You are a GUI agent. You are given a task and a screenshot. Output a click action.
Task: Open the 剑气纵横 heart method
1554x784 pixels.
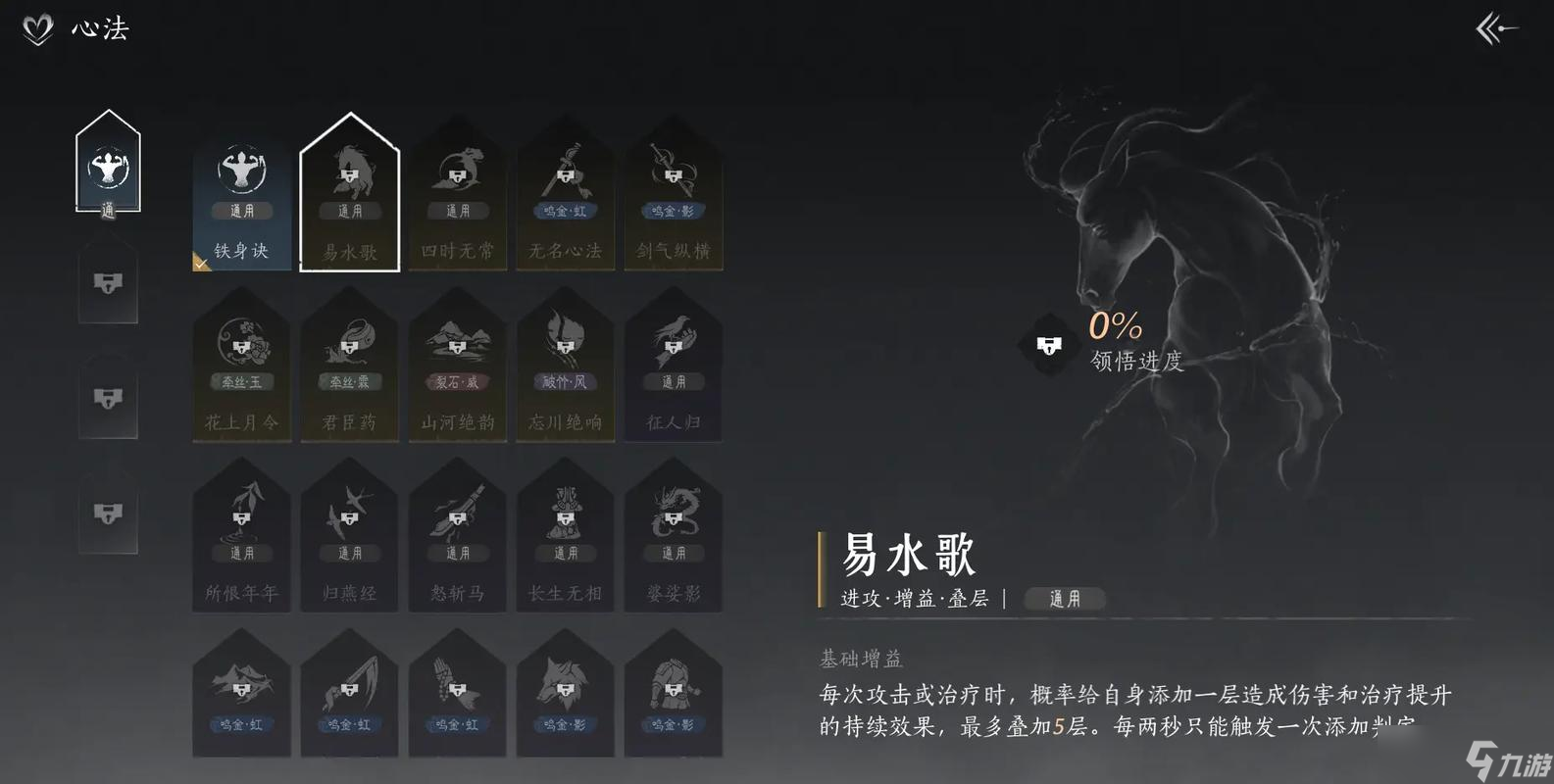point(674,191)
